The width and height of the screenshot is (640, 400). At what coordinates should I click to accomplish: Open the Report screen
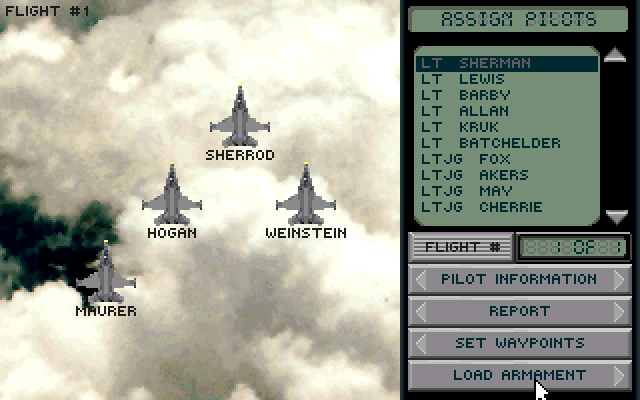pos(519,311)
